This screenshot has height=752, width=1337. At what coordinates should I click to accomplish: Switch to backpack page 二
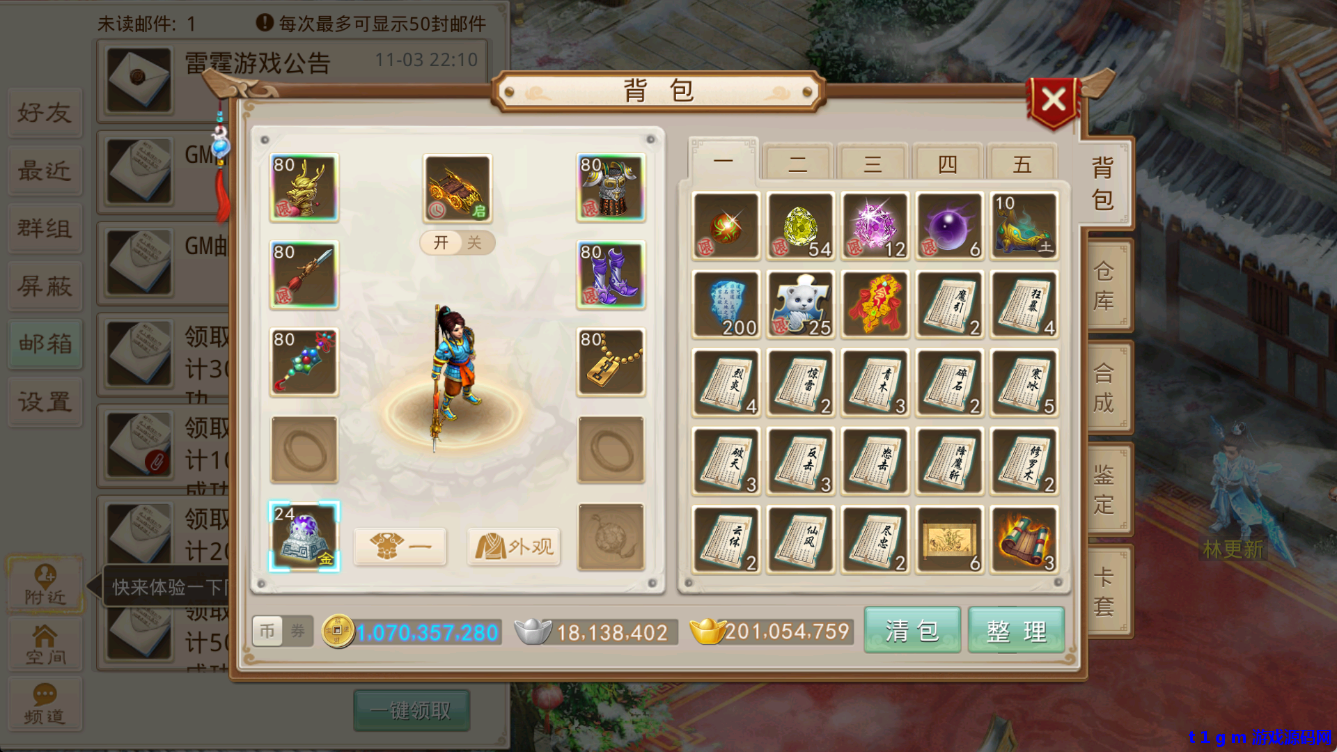click(797, 164)
